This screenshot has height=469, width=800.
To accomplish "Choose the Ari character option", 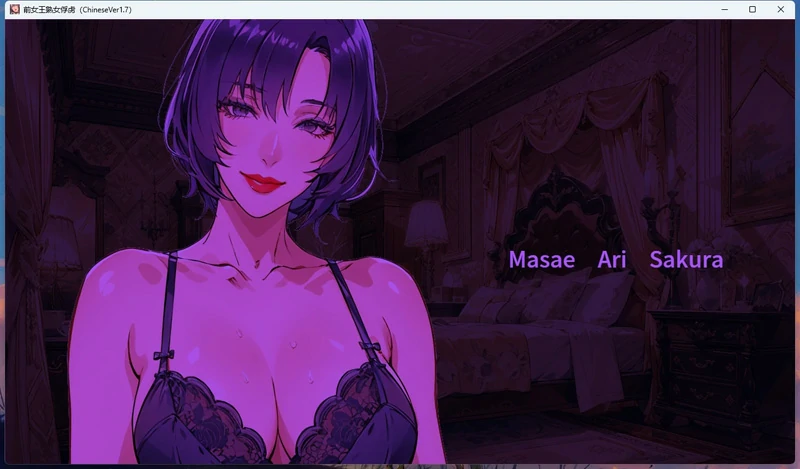I will pos(612,260).
